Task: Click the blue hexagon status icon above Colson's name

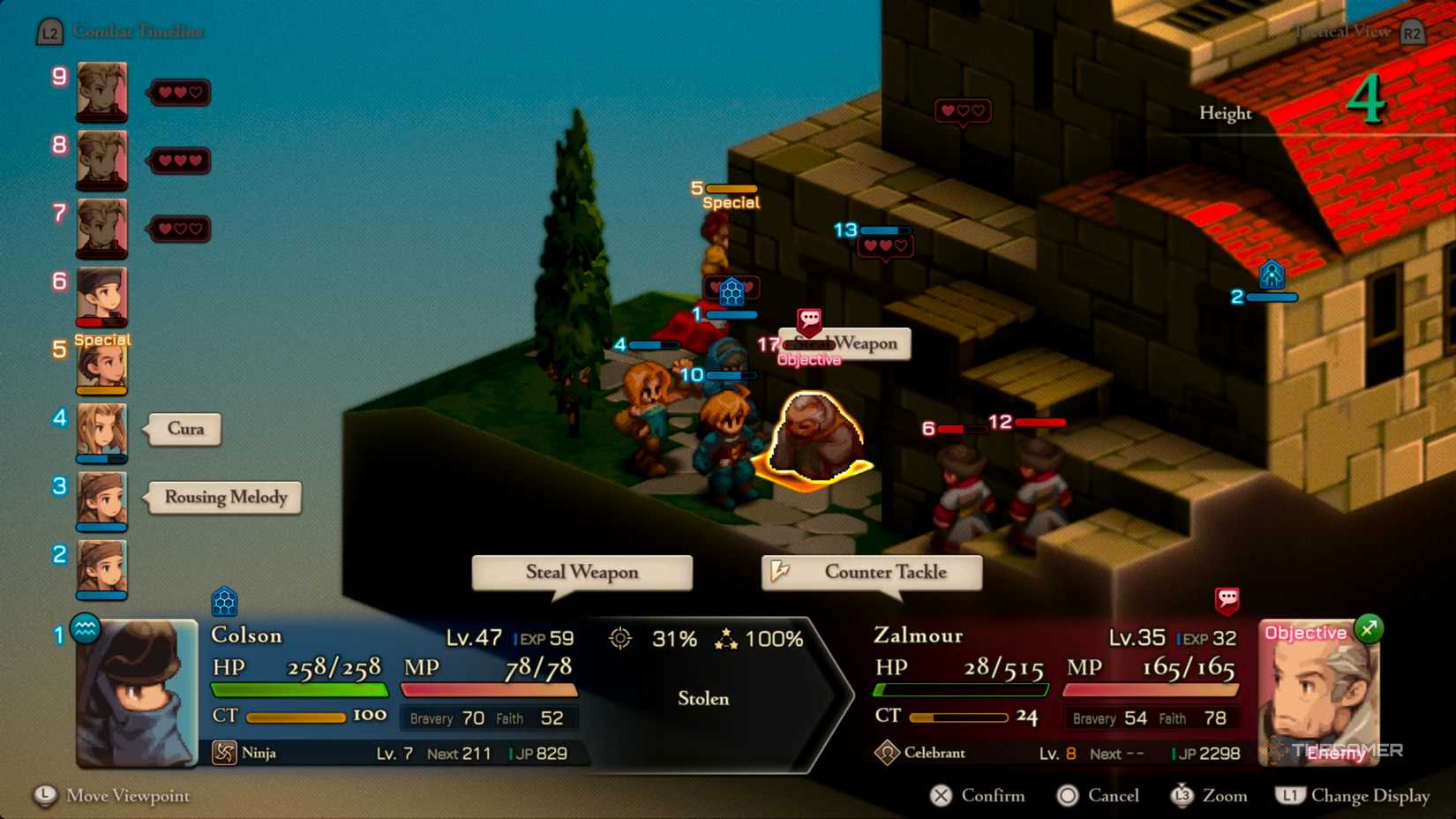Action: [224, 602]
